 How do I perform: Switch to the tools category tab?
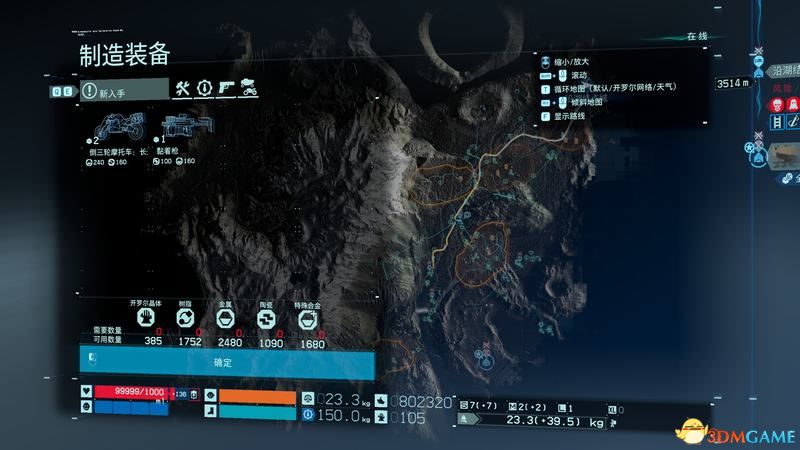pyautogui.click(x=182, y=89)
